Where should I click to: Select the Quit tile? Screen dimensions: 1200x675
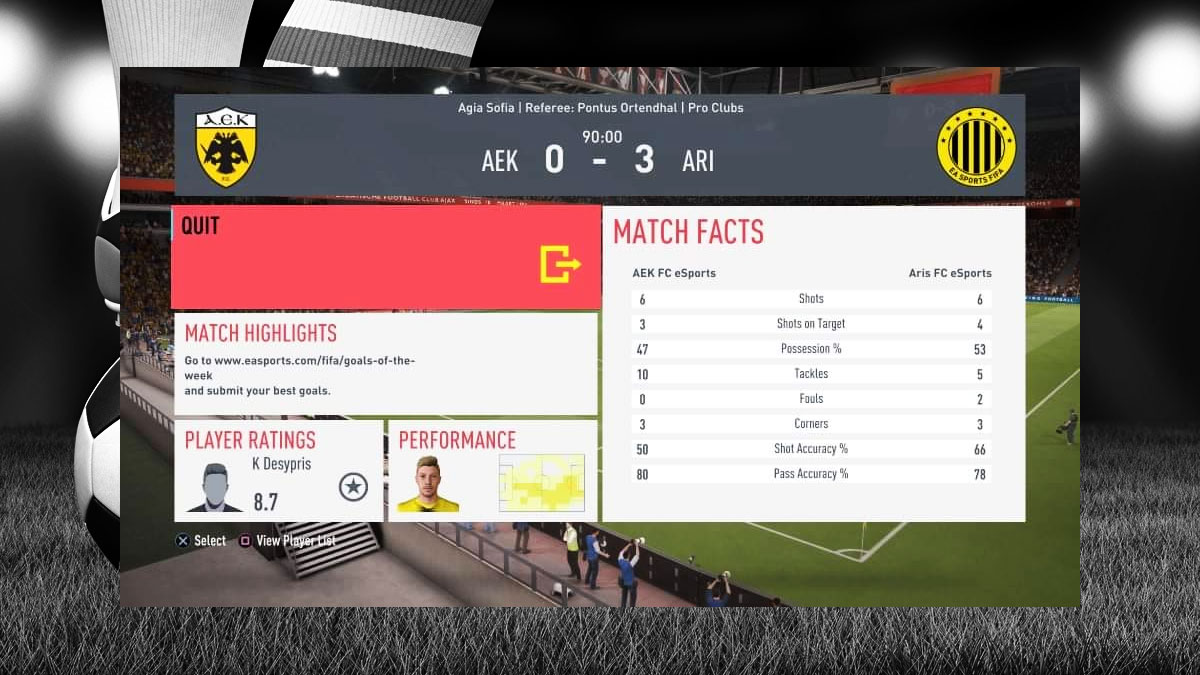click(x=386, y=257)
